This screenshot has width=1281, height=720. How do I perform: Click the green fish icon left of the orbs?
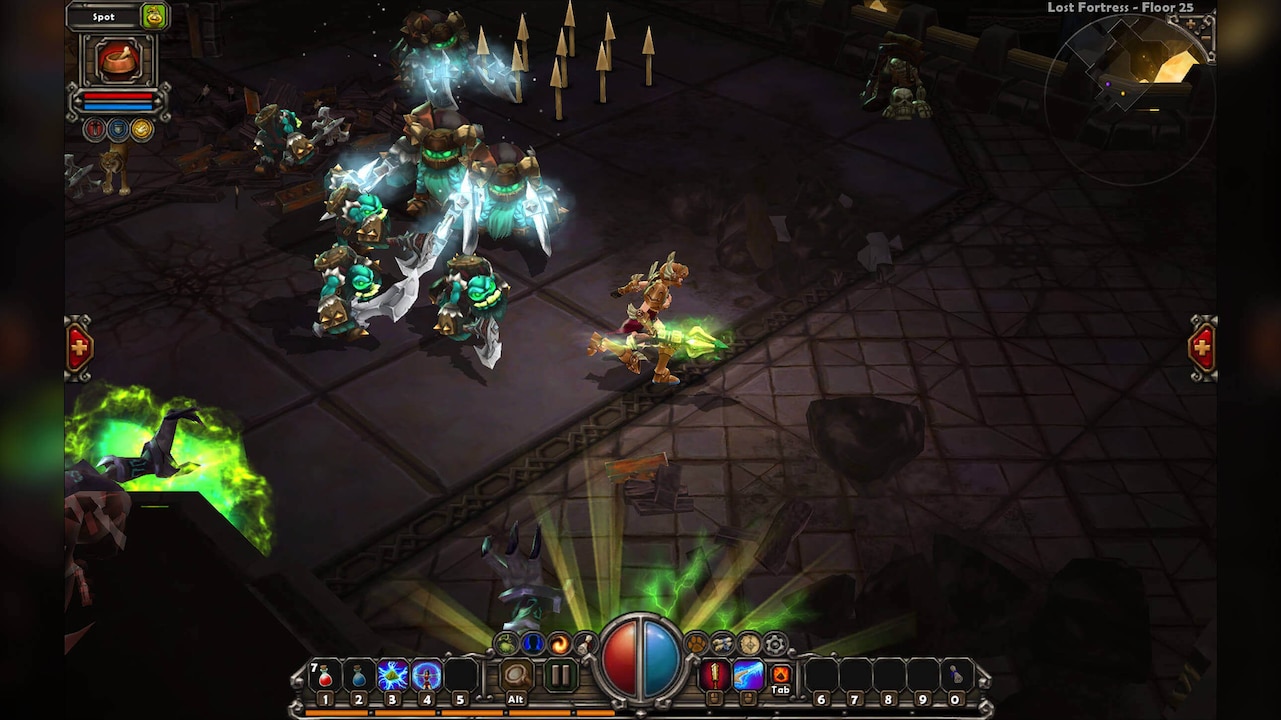coord(505,644)
